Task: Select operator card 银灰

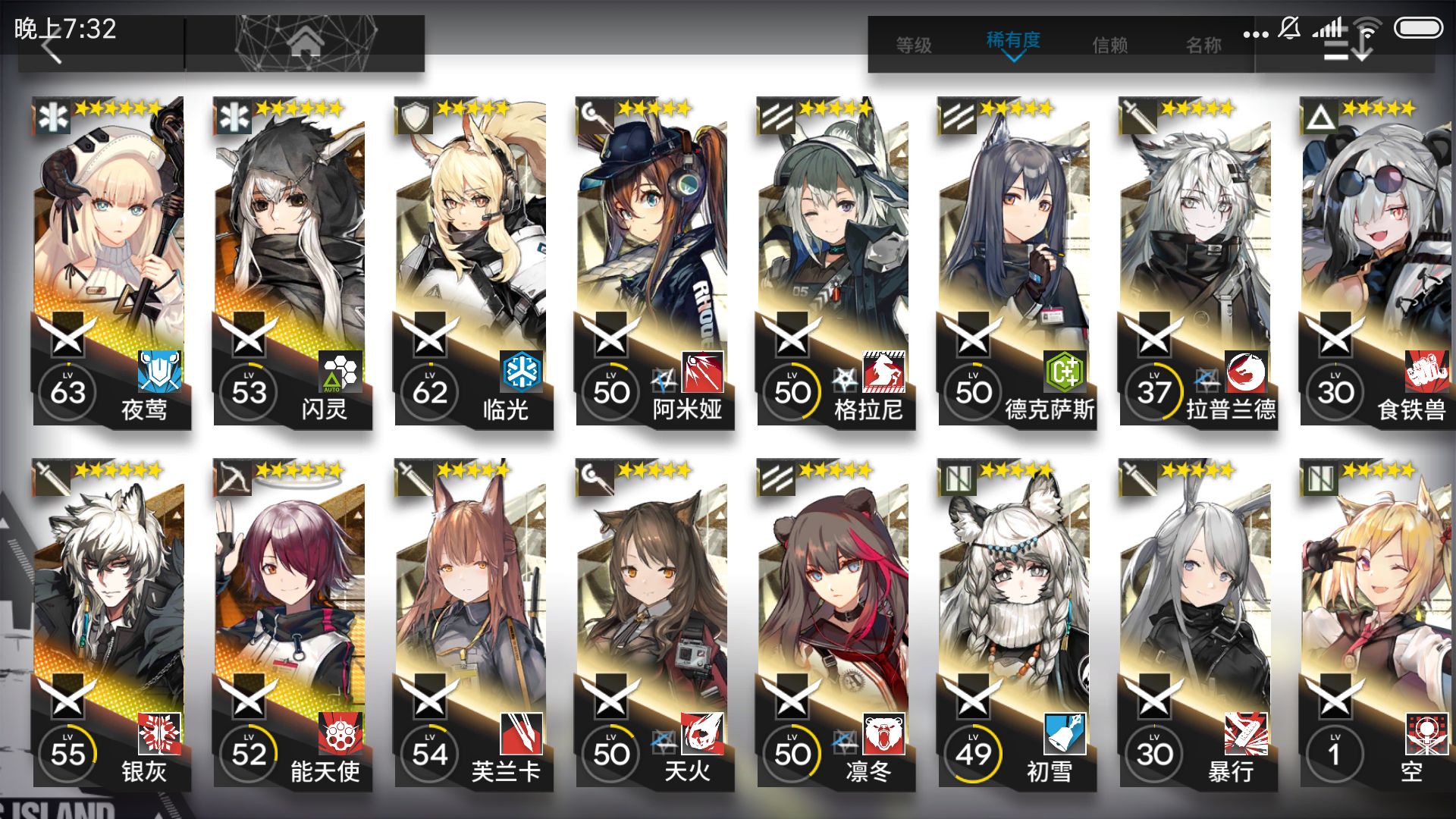Action: coord(108,623)
